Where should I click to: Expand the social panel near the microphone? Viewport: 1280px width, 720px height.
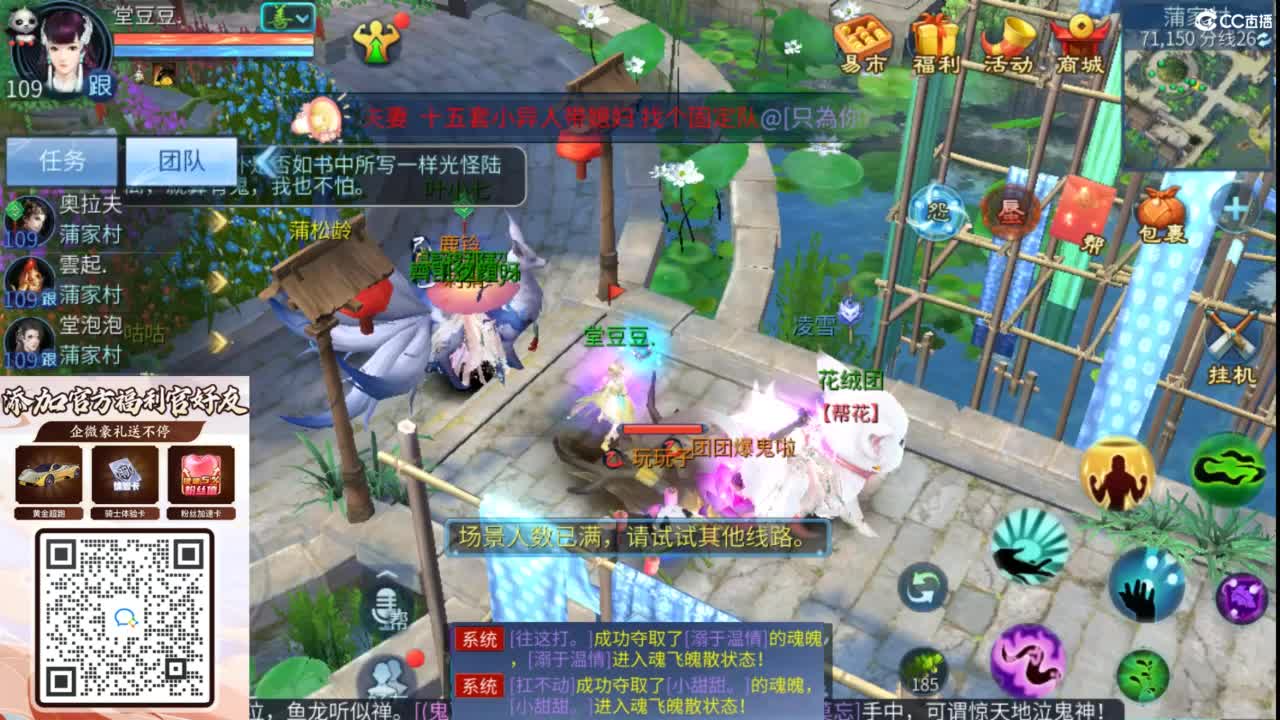pyautogui.click(x=386, y=574)
